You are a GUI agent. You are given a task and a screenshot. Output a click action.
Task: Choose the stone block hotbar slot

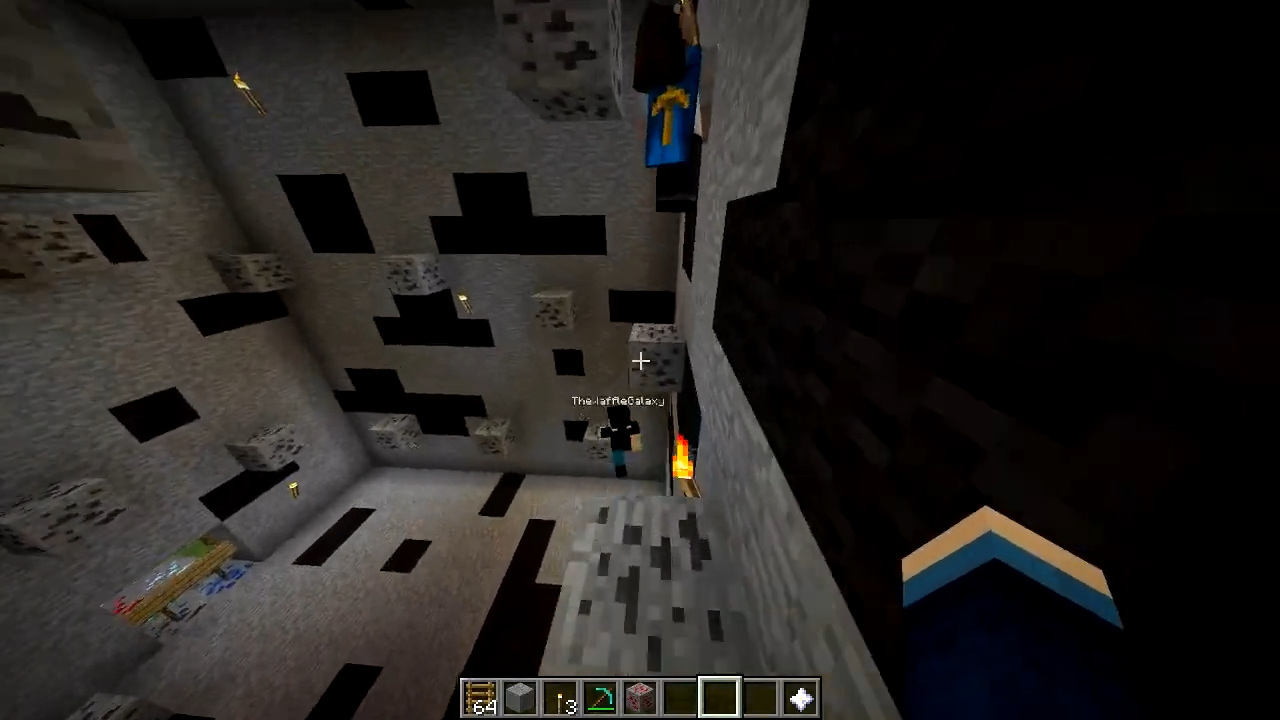(520, 698)
